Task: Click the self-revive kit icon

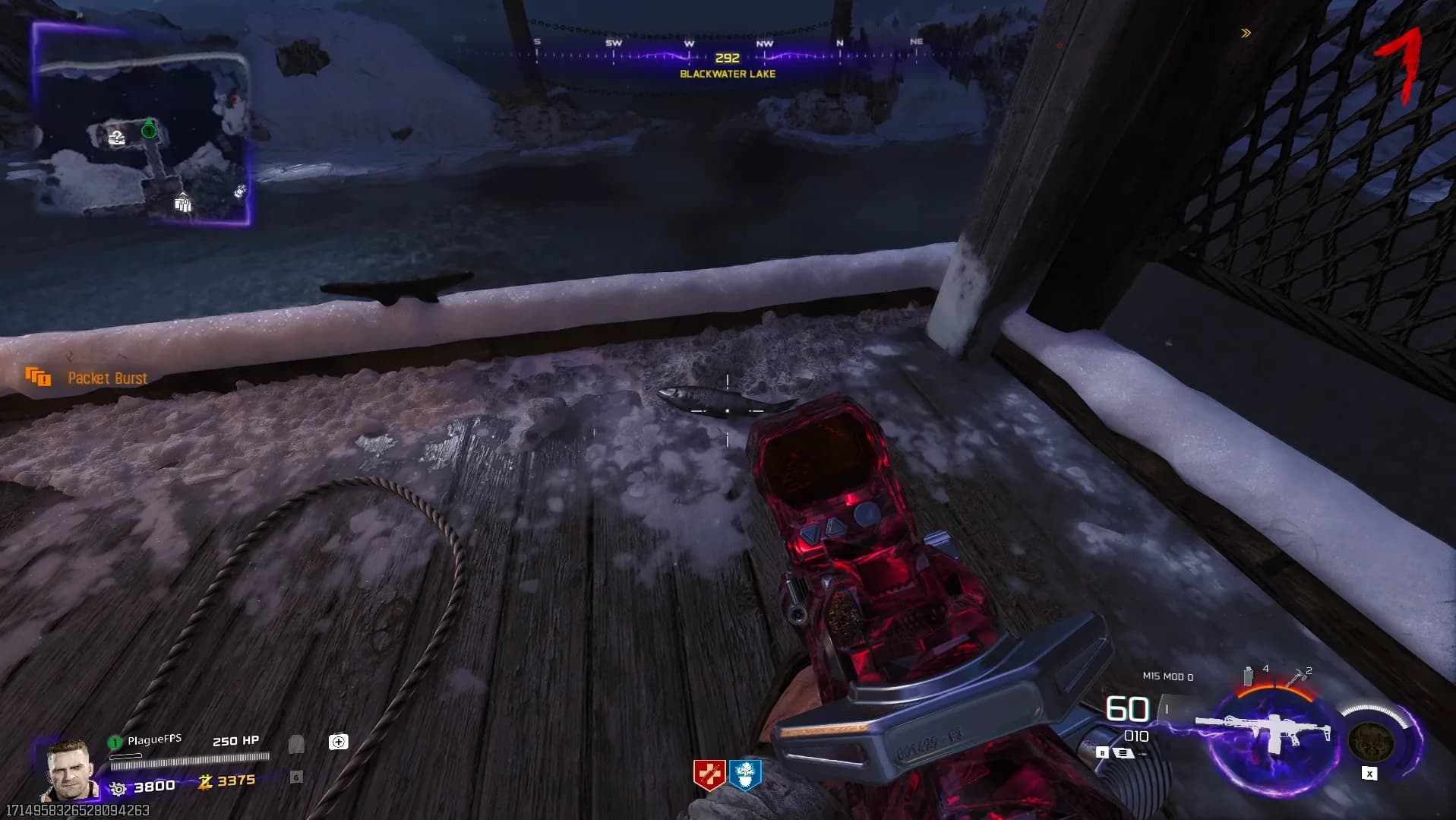Action: (339, 742)
